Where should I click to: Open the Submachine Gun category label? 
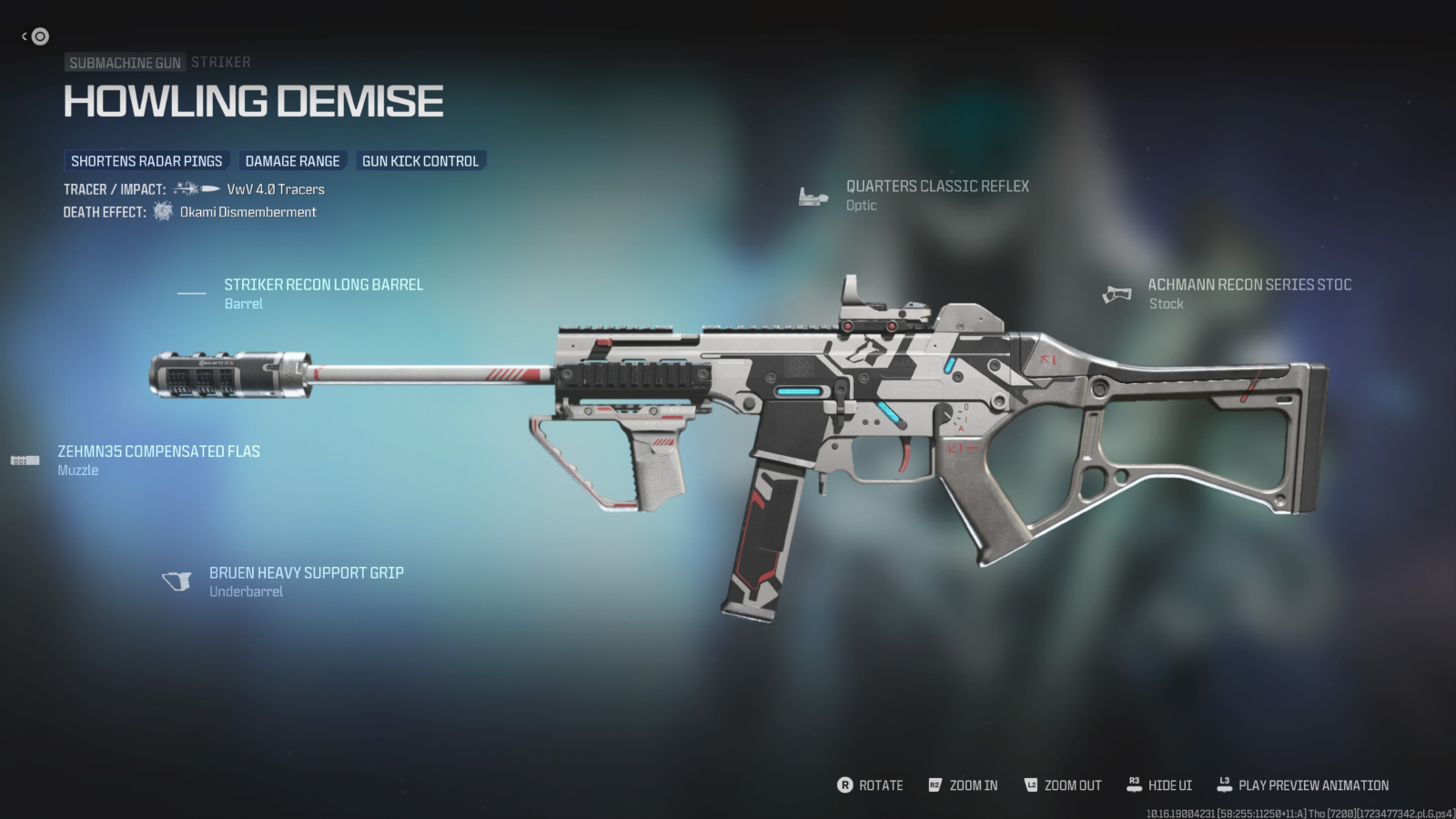click(x=126, y=62)
